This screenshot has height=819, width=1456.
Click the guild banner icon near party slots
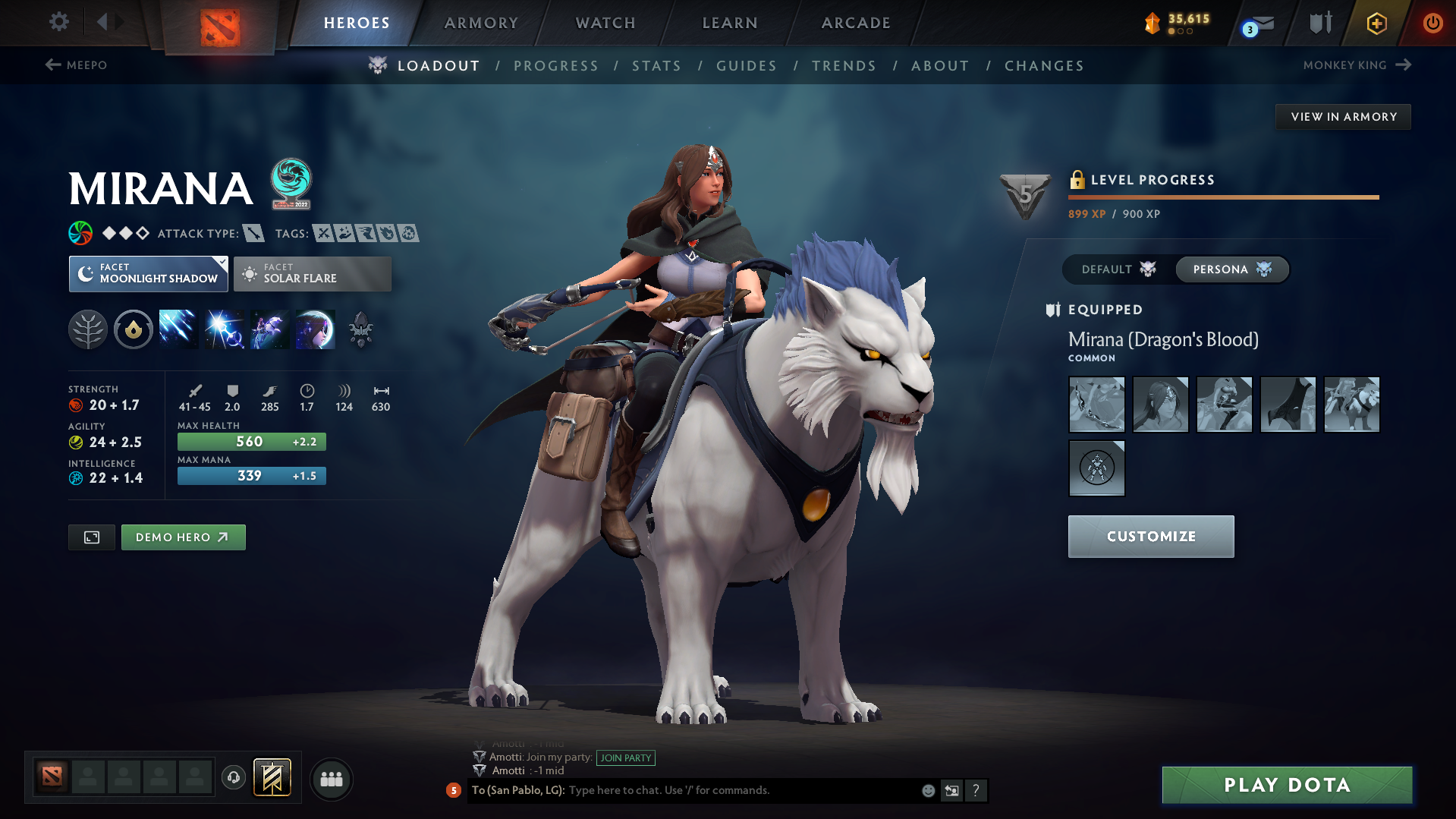pyautogui.click(x=273, y=779)
